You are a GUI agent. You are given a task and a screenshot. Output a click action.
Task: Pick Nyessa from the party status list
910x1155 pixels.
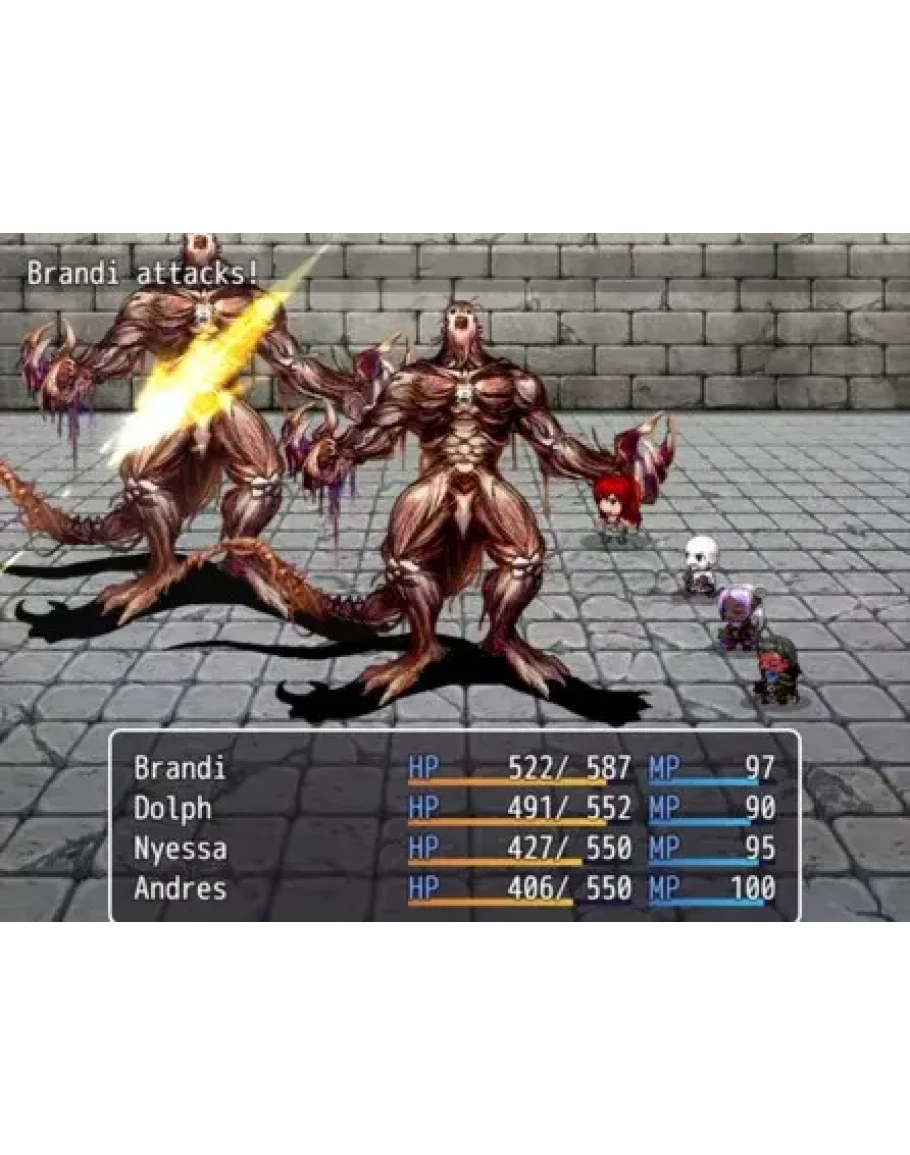coord(180,848)
